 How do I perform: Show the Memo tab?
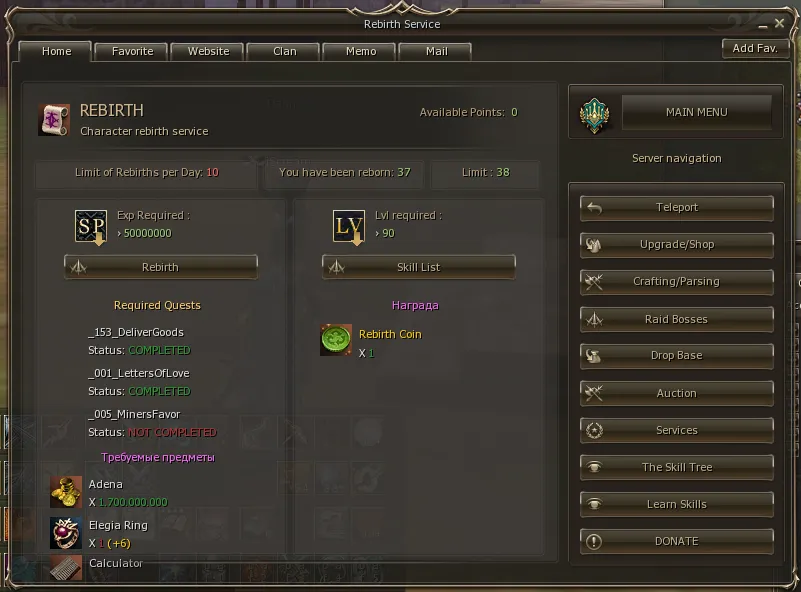point(361,51)
